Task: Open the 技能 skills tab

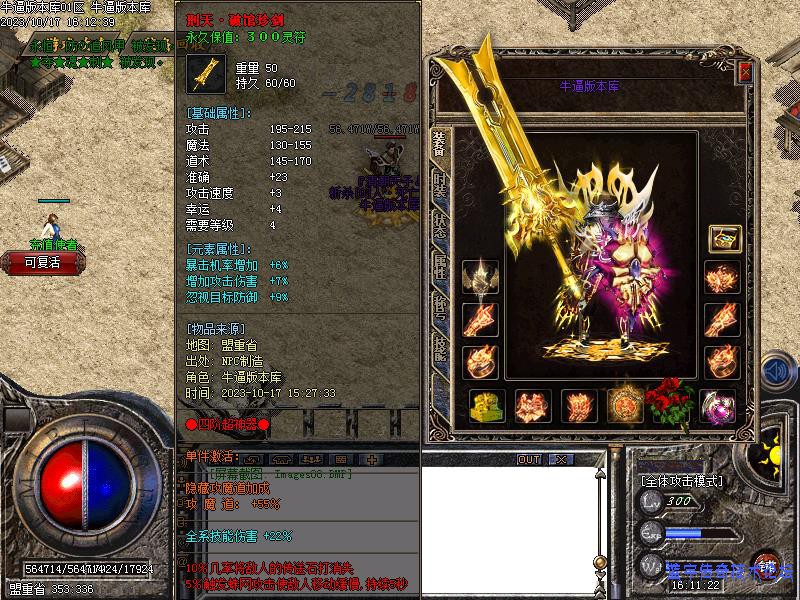Action: point(439,346)
